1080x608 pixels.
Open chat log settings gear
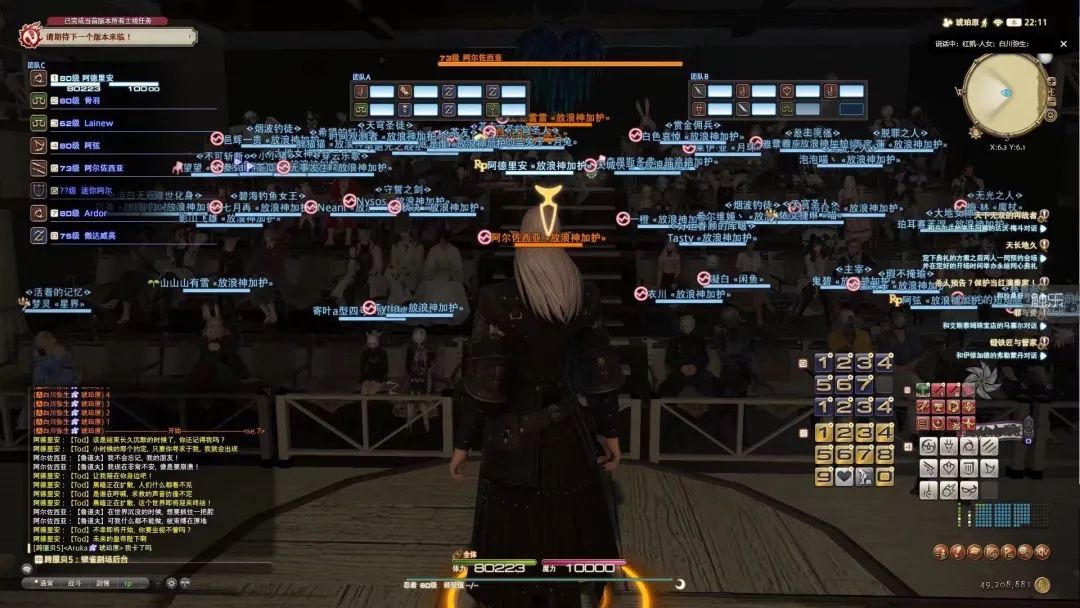click(x=171, y=582)
